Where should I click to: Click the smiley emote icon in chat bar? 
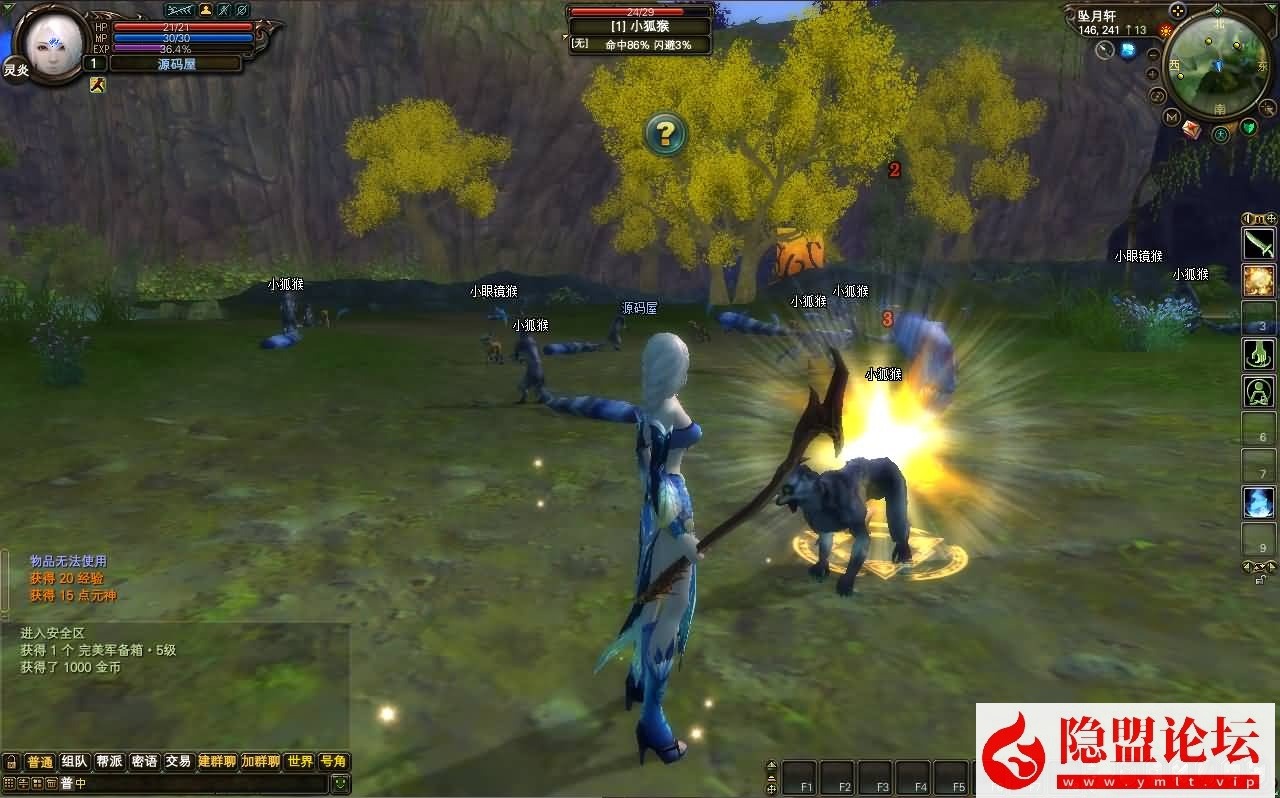point(340,783)
